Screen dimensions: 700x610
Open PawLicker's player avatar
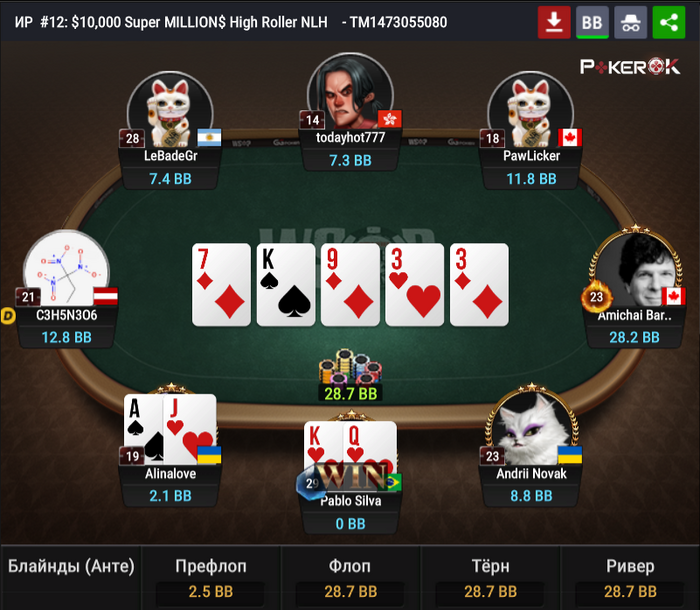[530, 108]
